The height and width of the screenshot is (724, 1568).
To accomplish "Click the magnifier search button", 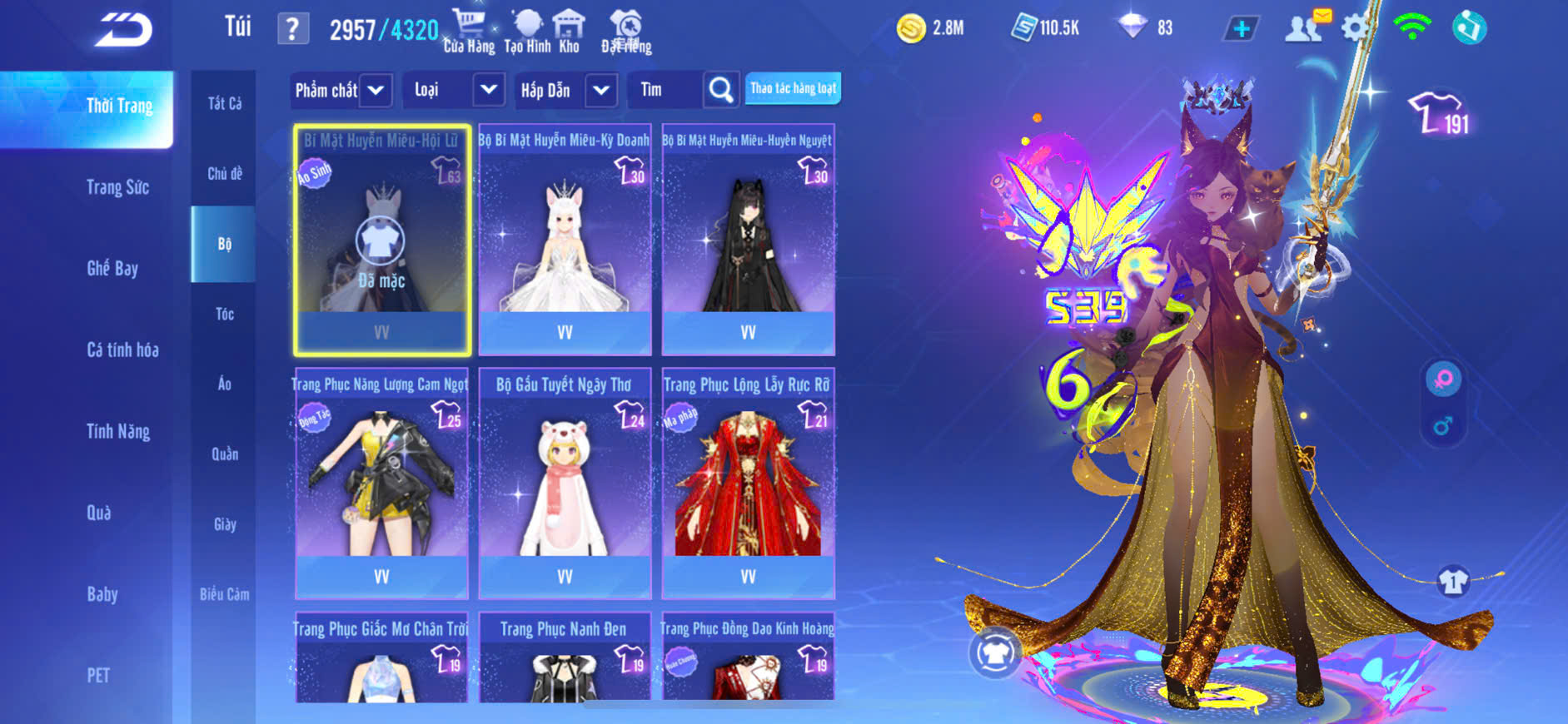I will [721, 90].
